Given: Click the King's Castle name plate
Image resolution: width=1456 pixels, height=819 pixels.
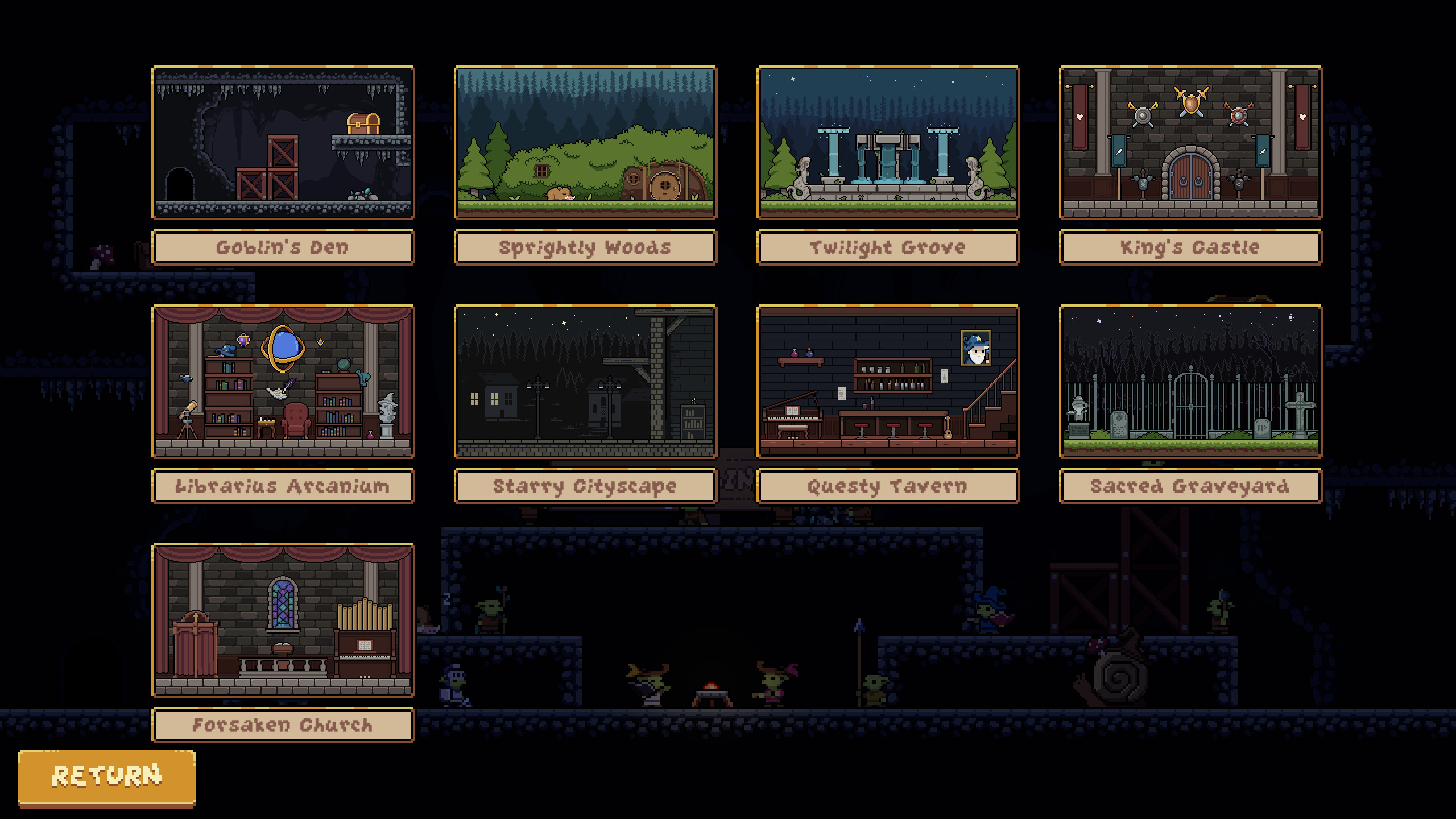Looking at the screenshot, I should coord(1191,247).
